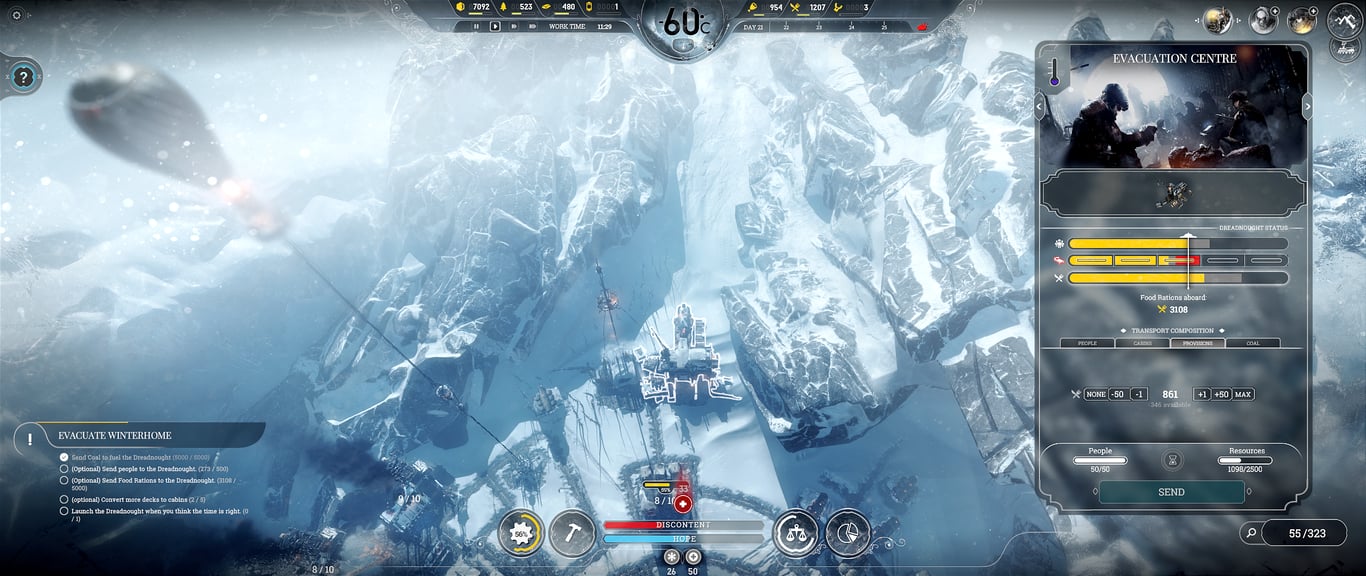Send the transport with the SEND button
Image resolution: width=1366 pixels, height=576 pixels.
tap(1171, 492)
